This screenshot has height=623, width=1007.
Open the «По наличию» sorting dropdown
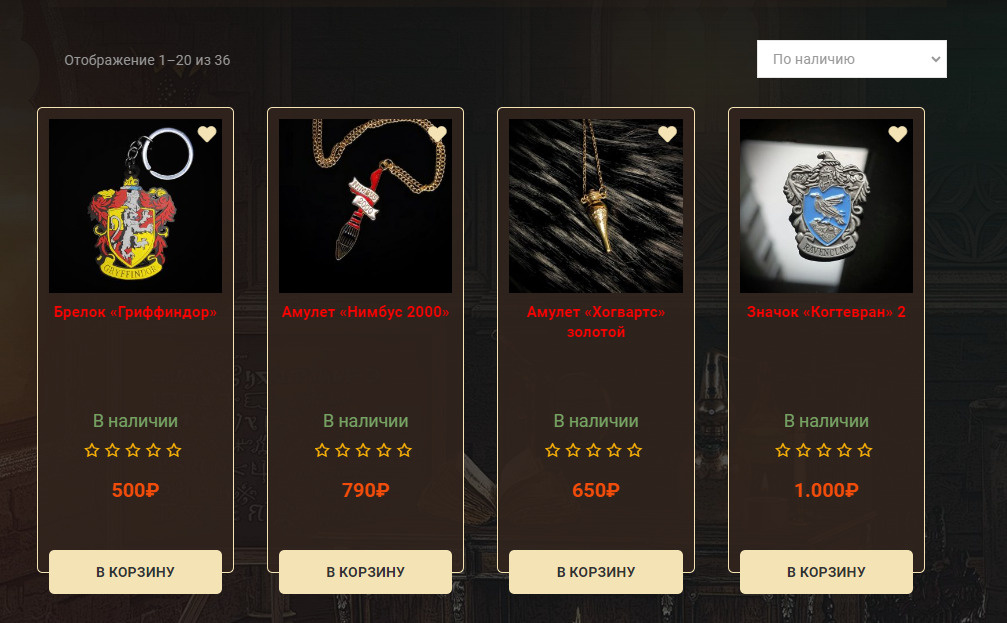click(851, 59)
